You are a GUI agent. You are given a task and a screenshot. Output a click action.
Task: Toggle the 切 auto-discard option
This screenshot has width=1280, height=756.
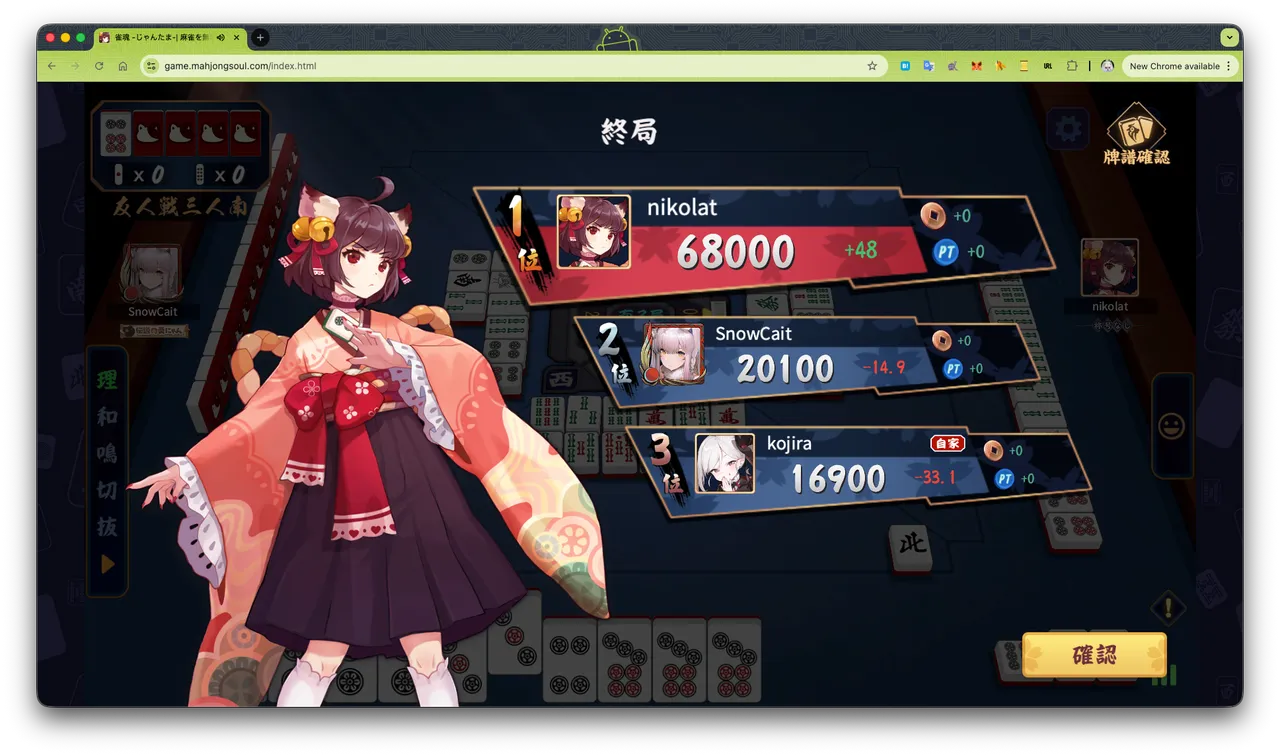(x=107, y=490)
